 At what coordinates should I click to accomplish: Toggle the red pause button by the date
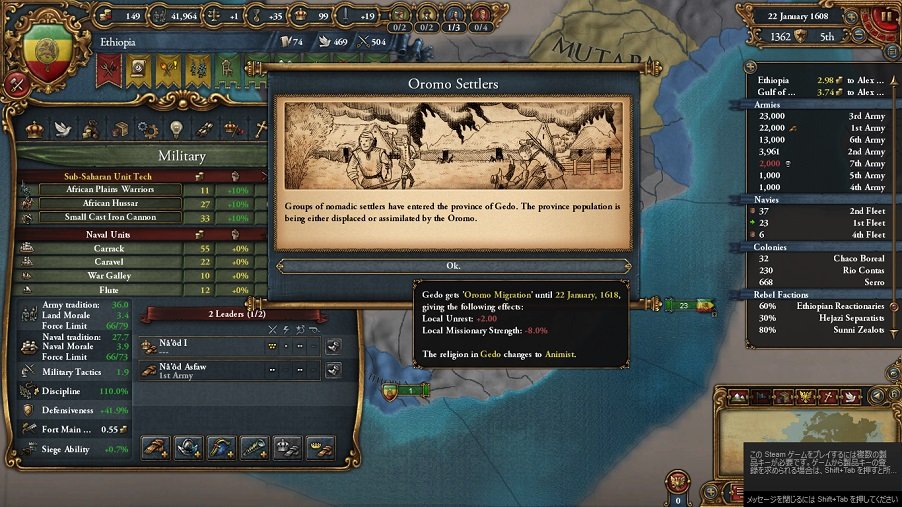pos(884,17)
